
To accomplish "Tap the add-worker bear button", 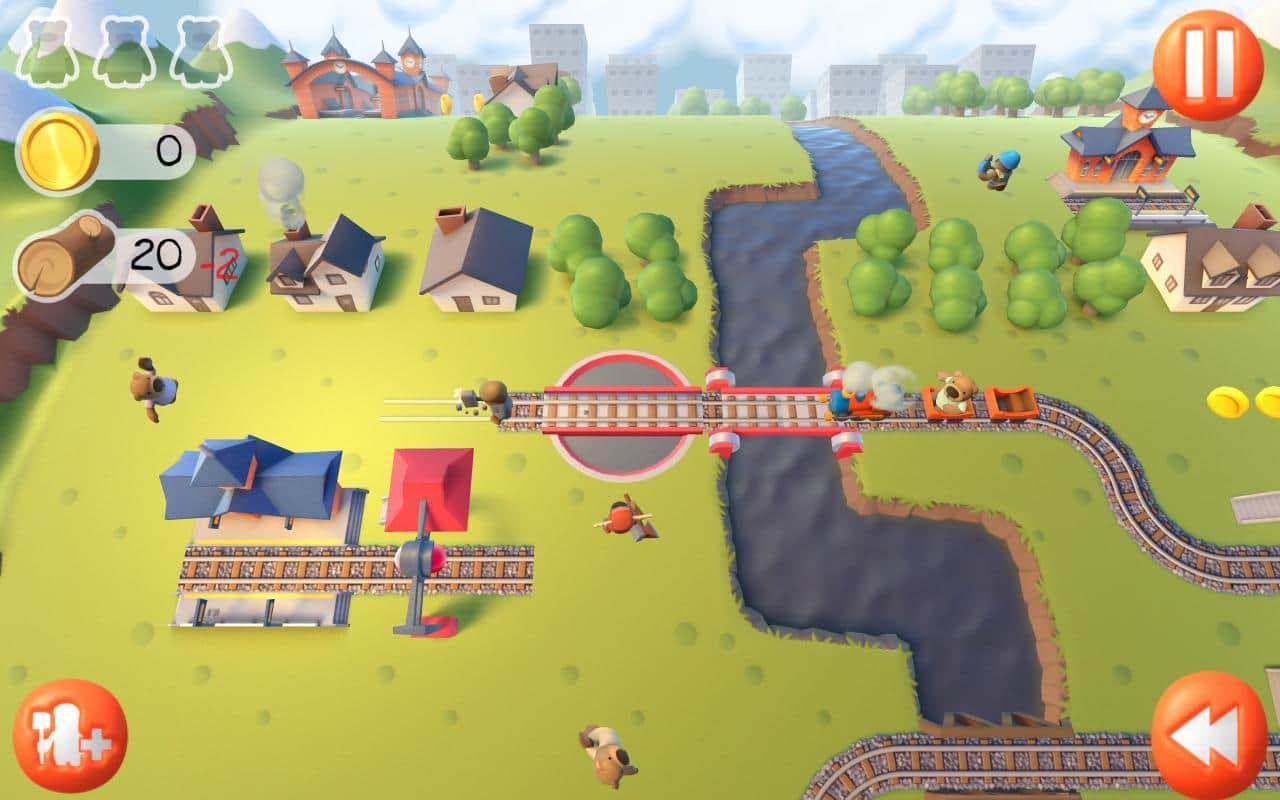I will click(x=70, y=735).
